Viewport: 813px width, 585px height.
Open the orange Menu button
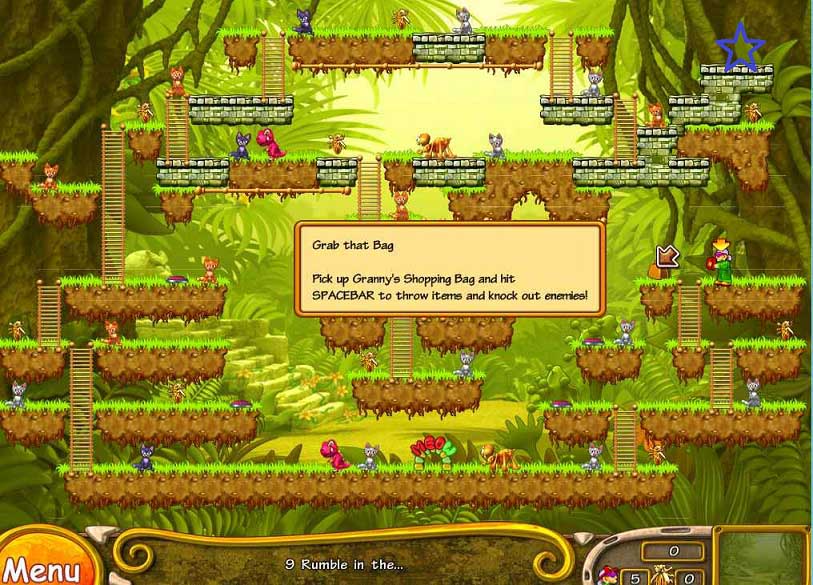[x=42, y=567]
